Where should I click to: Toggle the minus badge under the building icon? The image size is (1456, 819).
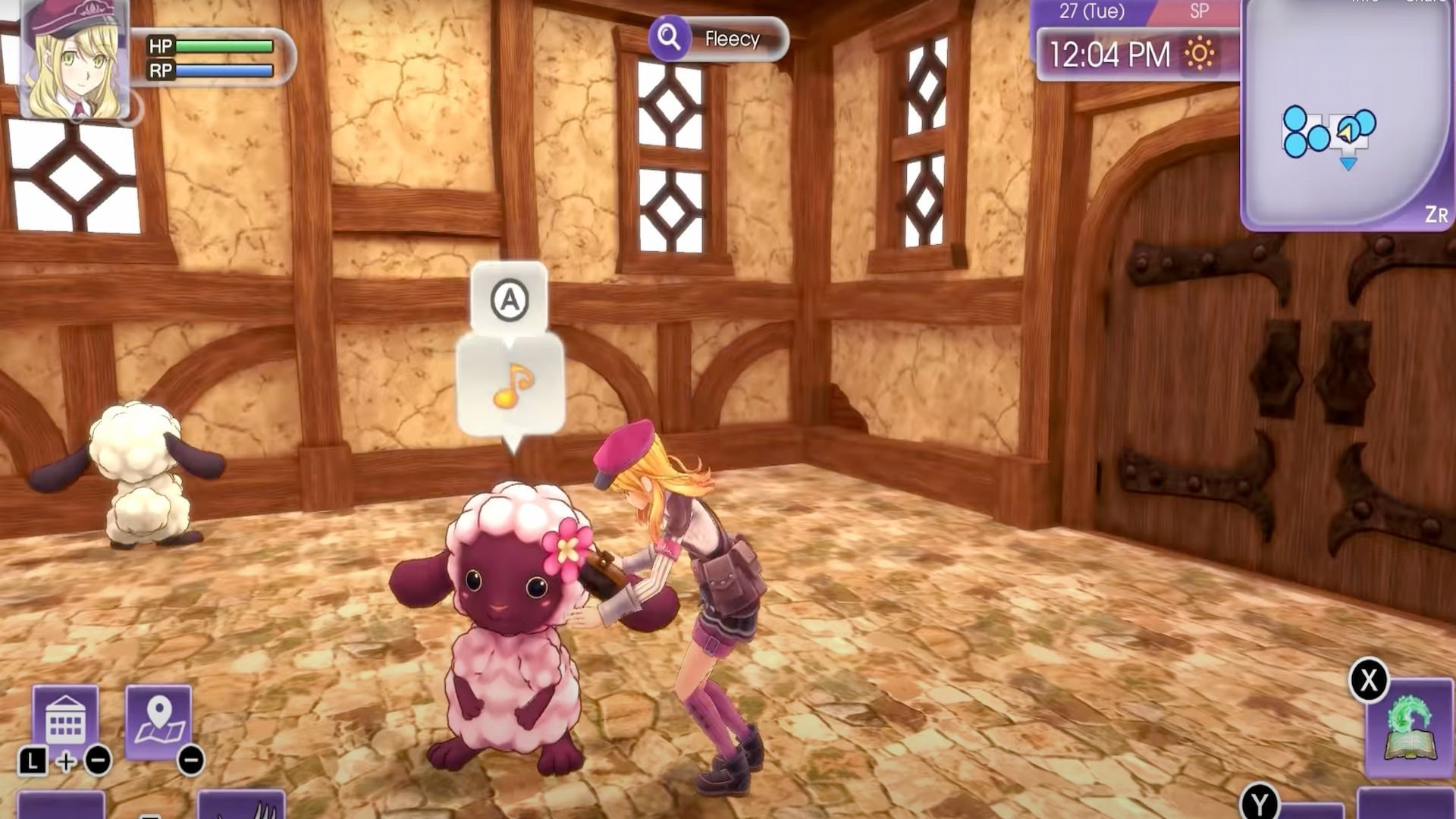97,760
